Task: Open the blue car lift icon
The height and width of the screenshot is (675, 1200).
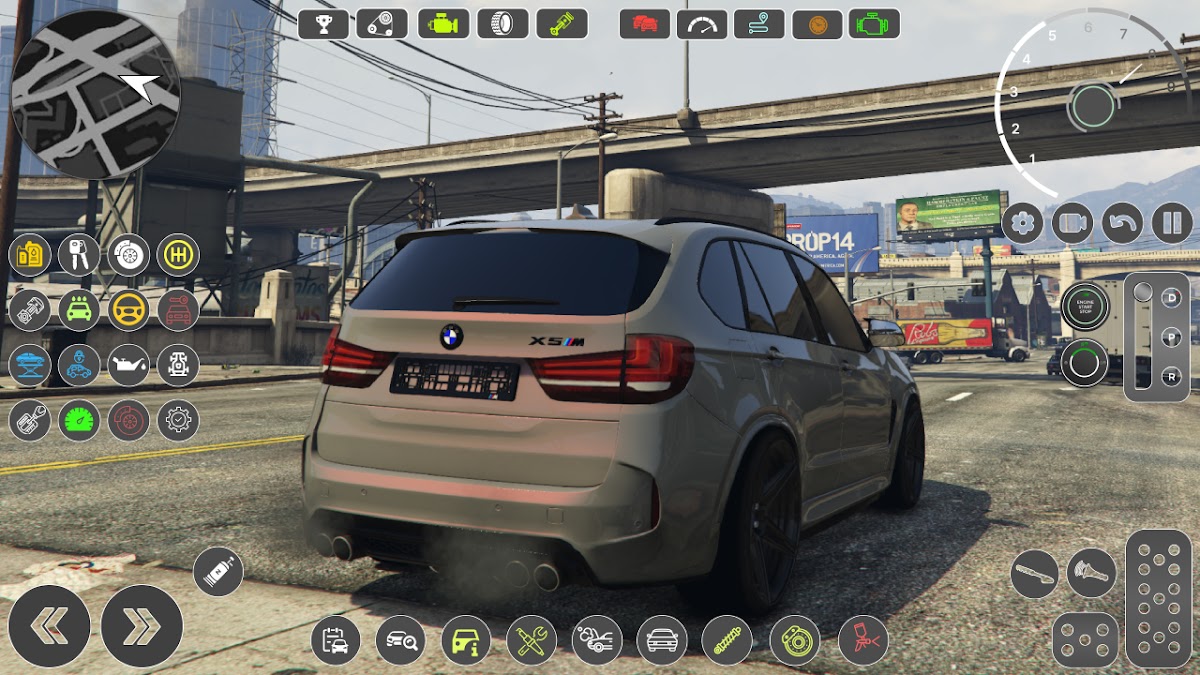Action: [30, 365]
